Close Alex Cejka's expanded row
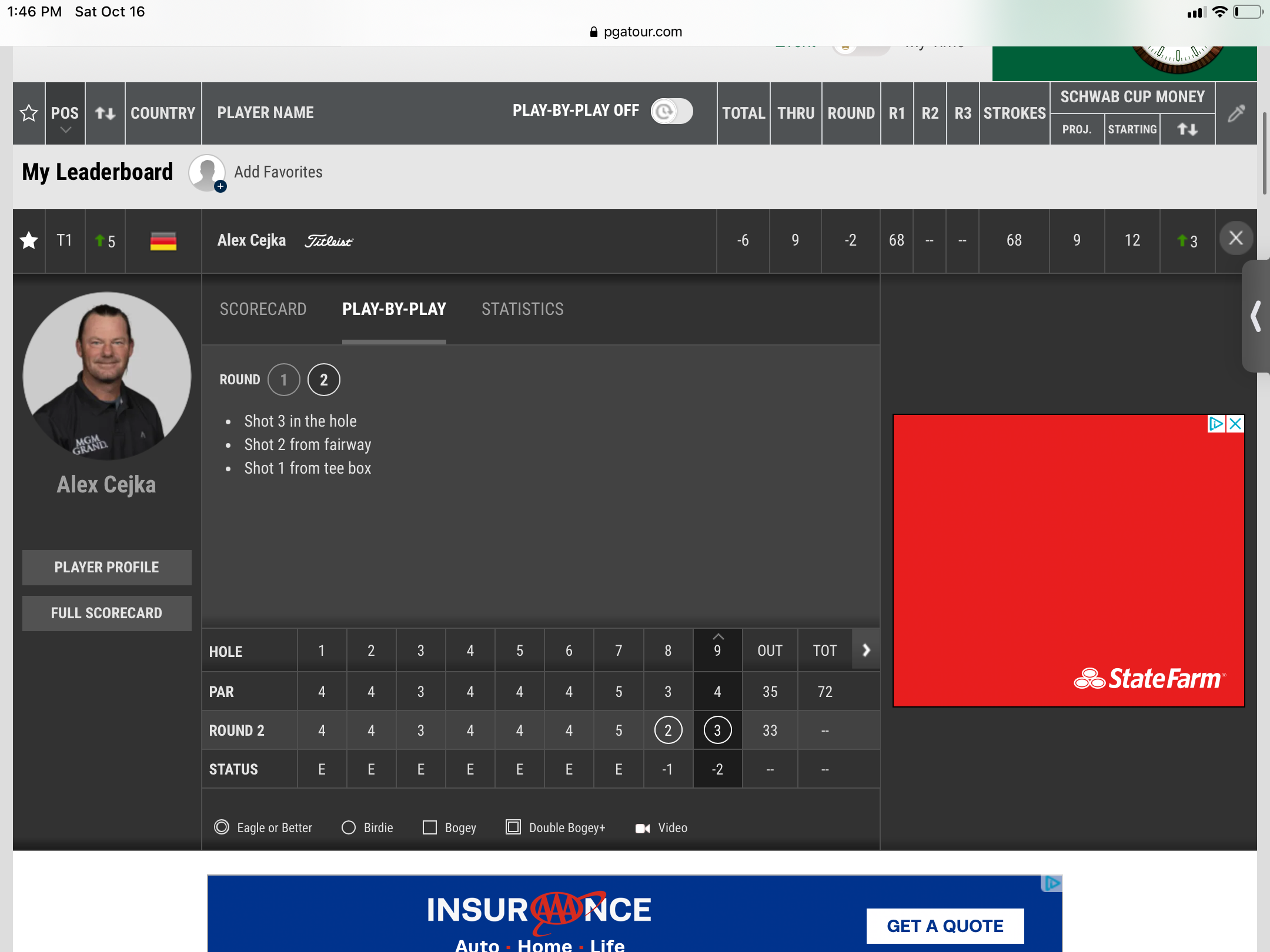Viewport: 1270px width, 952px height. point(1235,239)
